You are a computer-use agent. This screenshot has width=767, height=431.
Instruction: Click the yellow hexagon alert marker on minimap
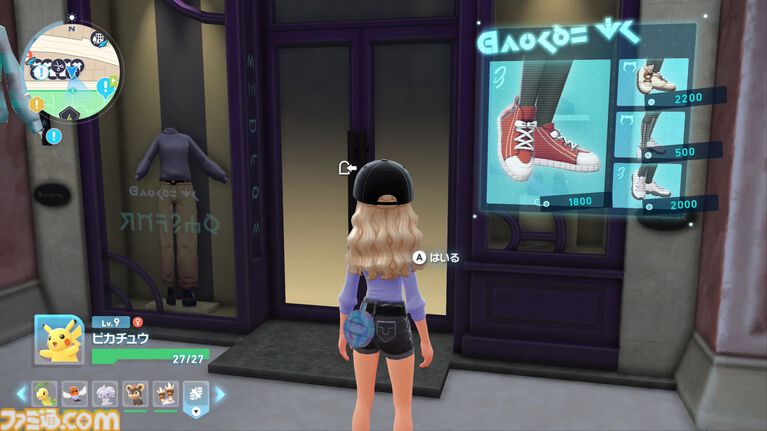click(36, 102)
